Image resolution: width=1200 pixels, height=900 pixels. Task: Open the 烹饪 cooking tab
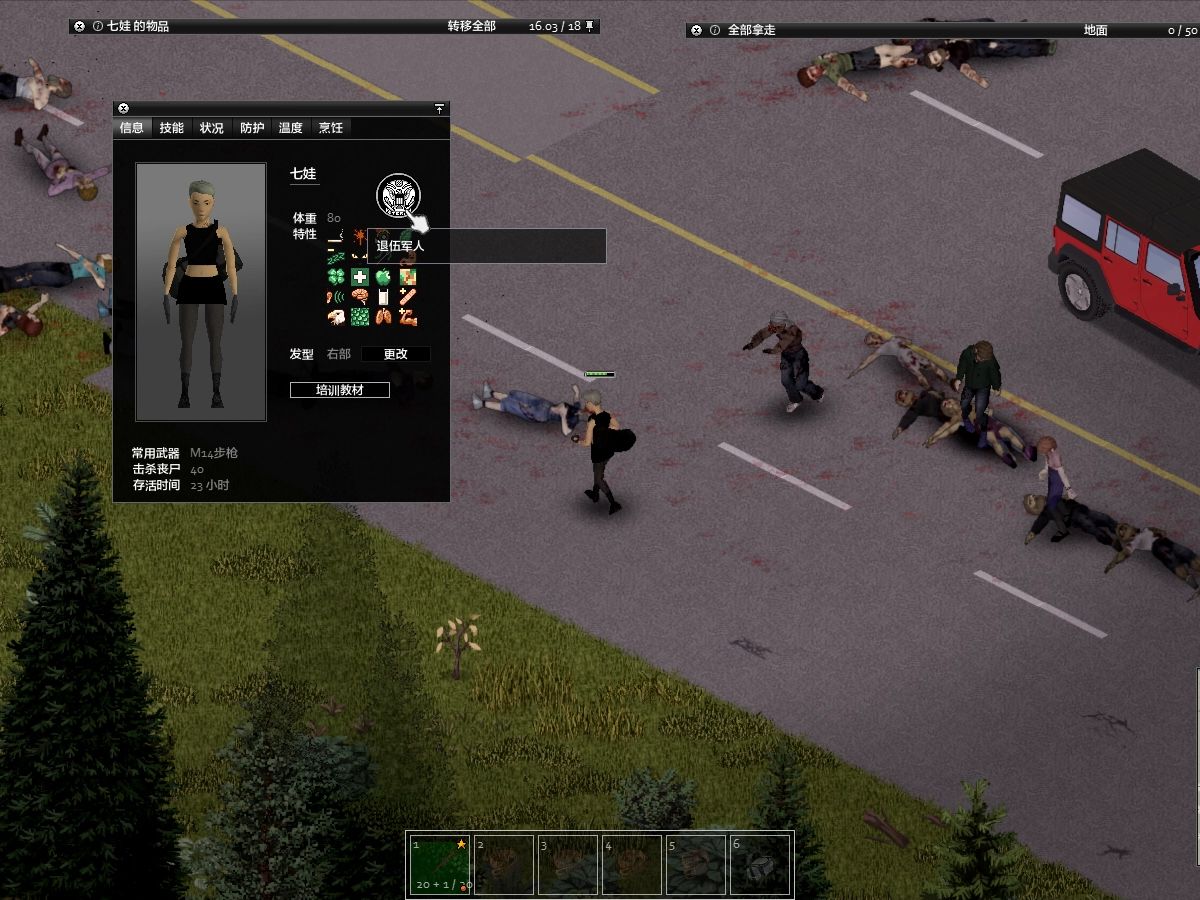pos(331,128)
